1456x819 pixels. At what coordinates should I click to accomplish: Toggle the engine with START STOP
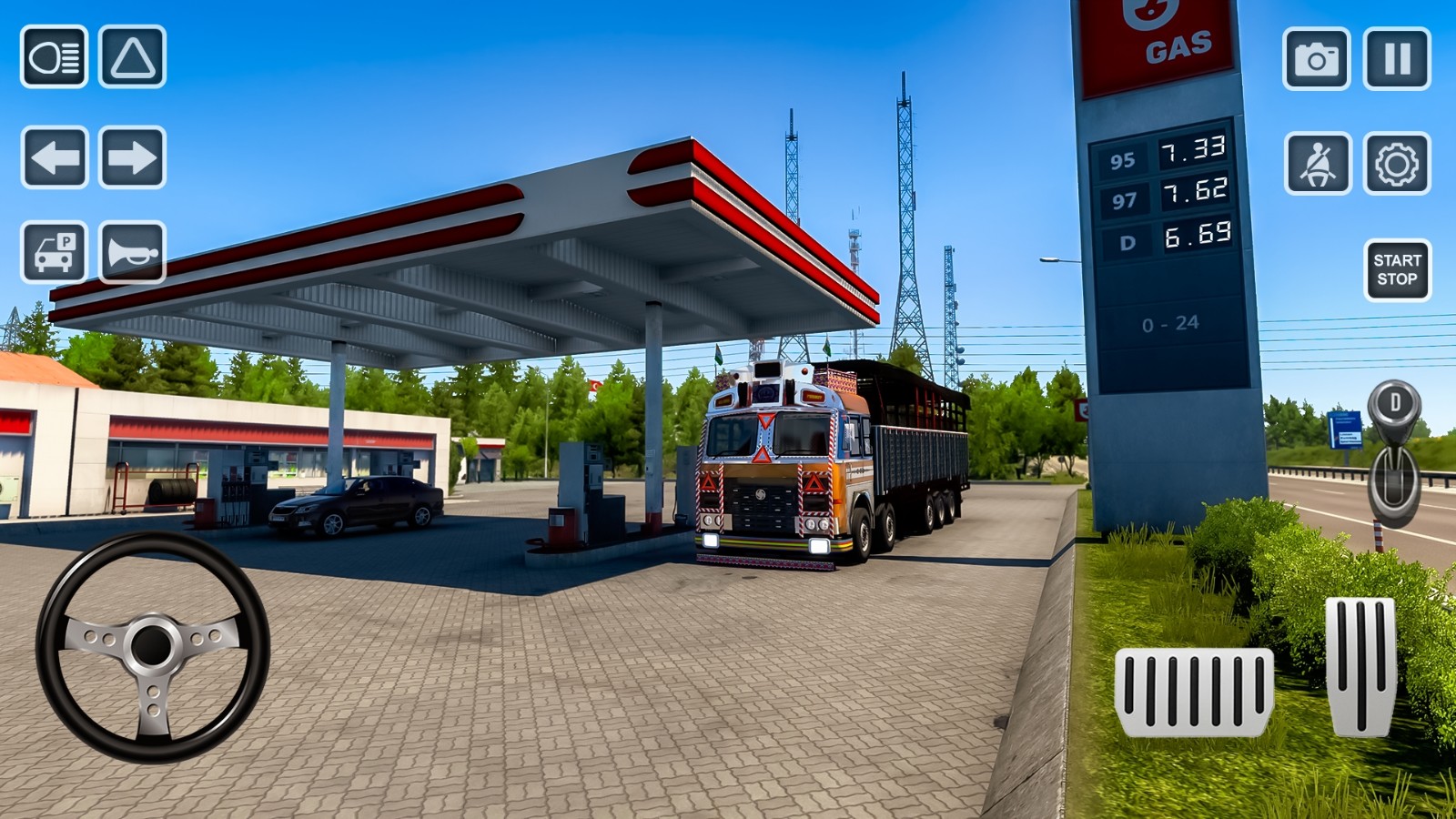(x=1398, y=266)
